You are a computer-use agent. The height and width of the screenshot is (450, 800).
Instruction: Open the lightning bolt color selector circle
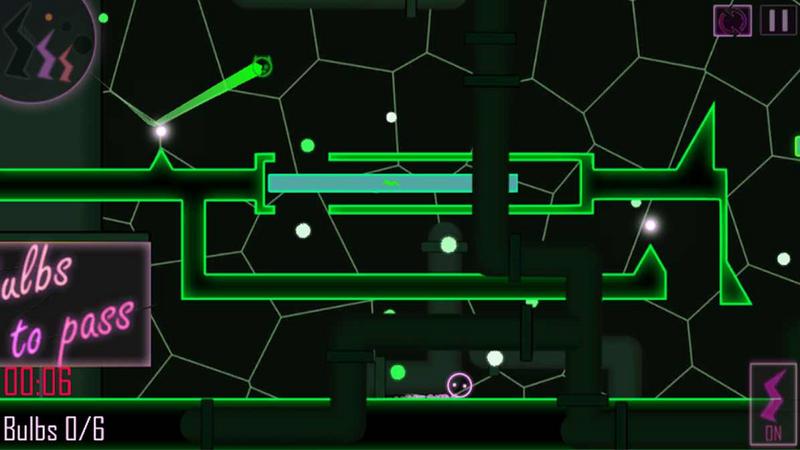(45, 50)
